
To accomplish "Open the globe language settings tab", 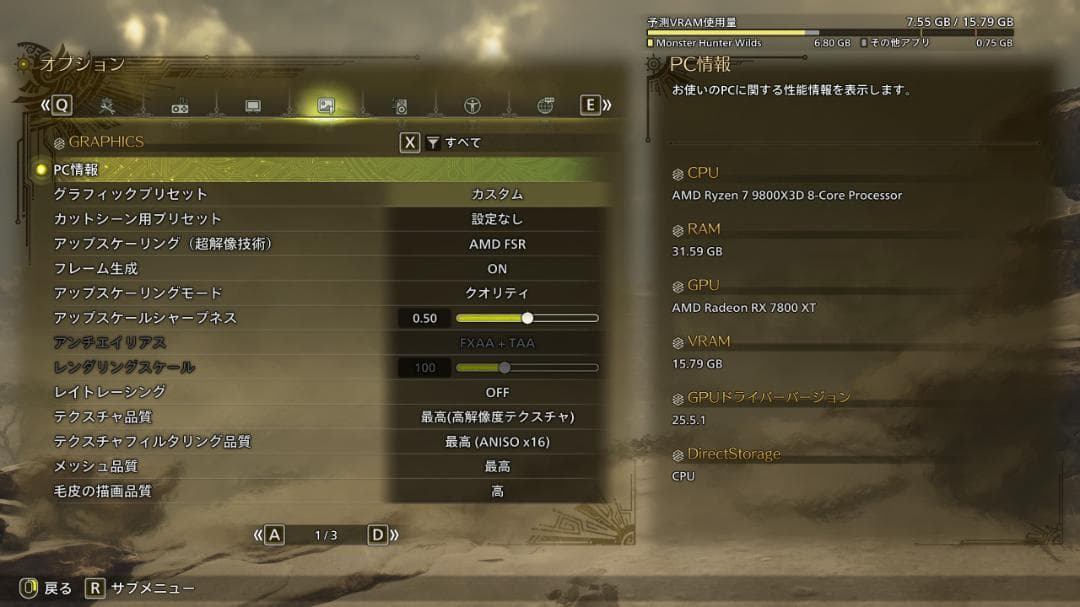I will 545,105.
